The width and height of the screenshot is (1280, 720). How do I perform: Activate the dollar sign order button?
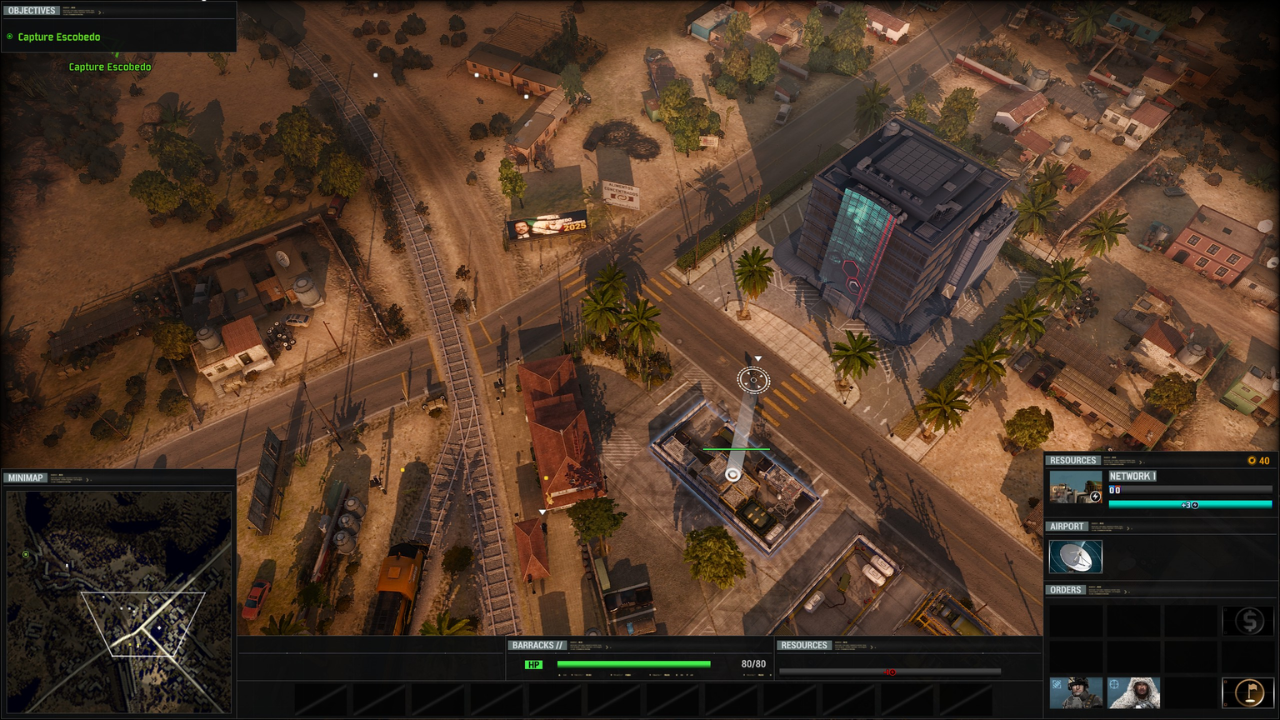click(1248, 621)
